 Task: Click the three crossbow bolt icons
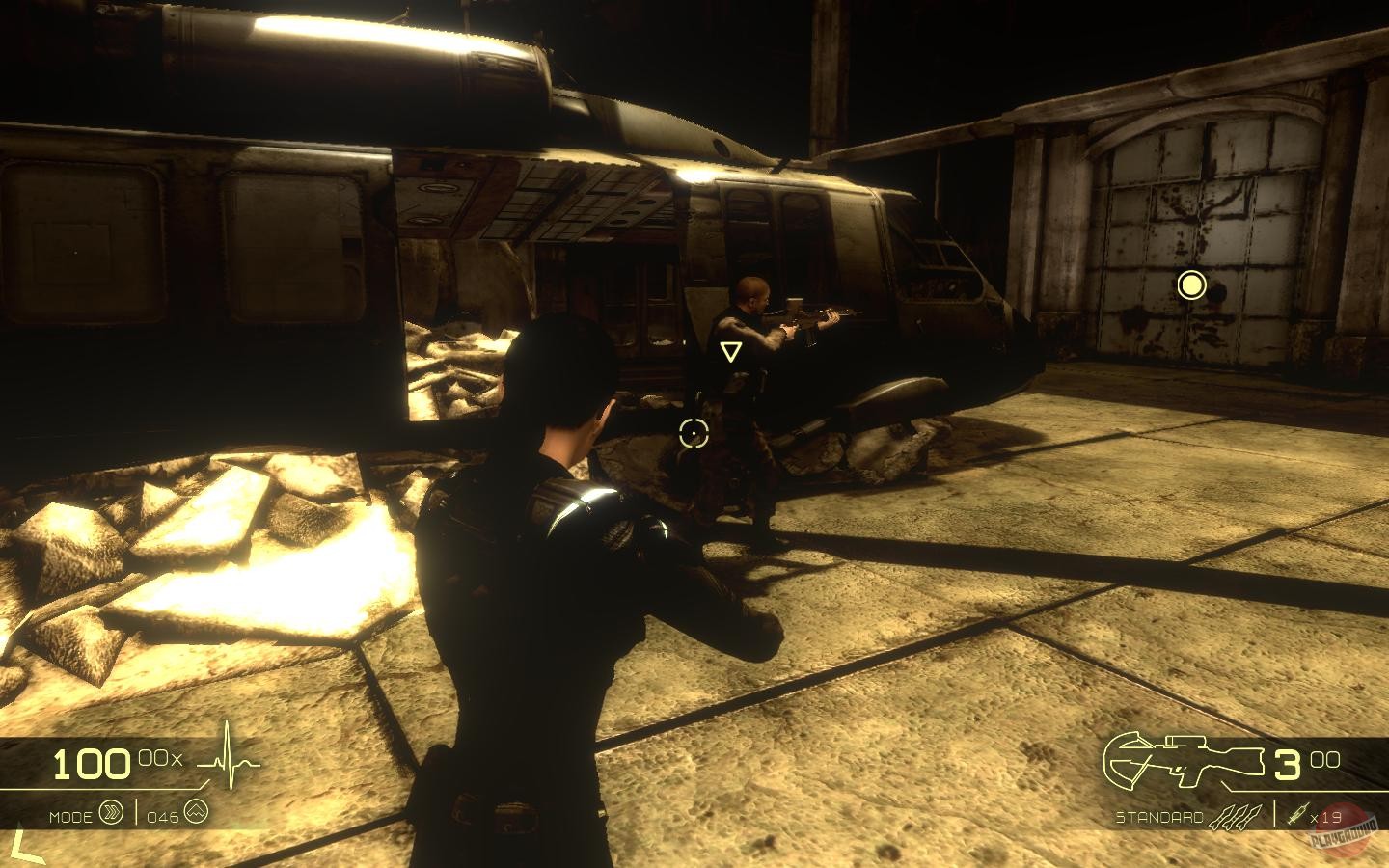click(x=1236, y=815)
